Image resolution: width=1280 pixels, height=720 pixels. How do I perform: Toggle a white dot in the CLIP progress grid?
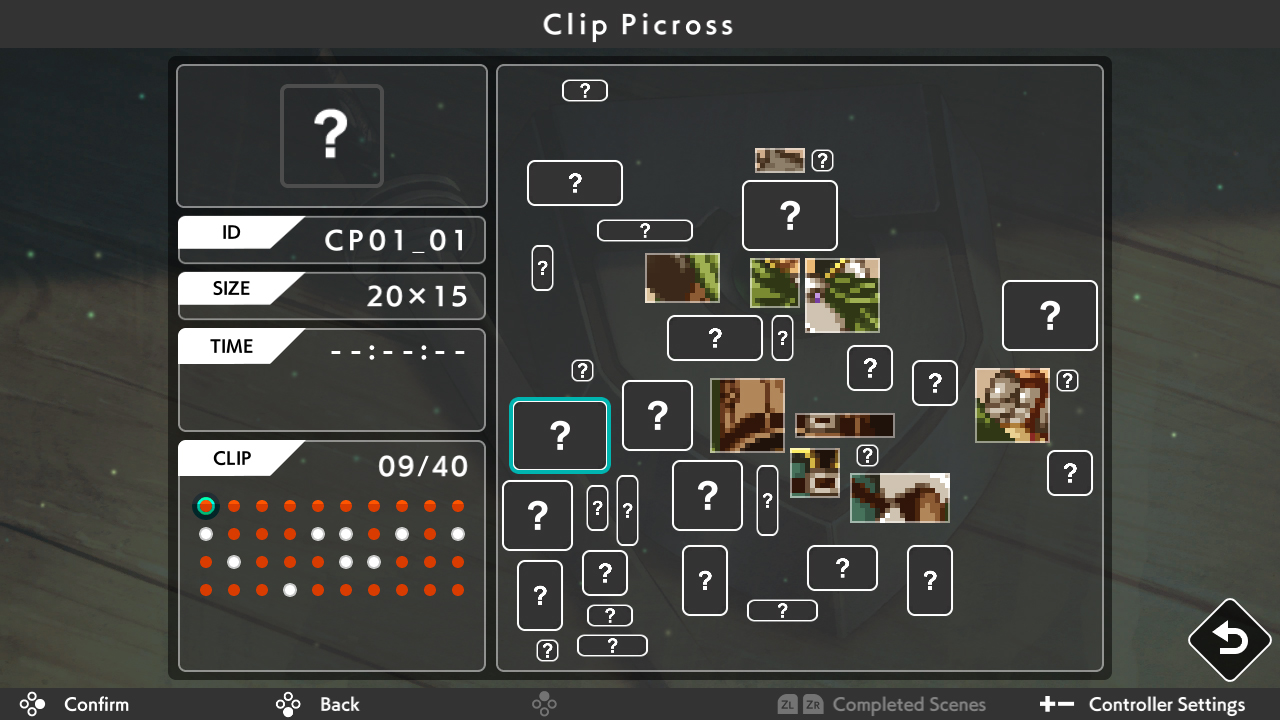206,534
